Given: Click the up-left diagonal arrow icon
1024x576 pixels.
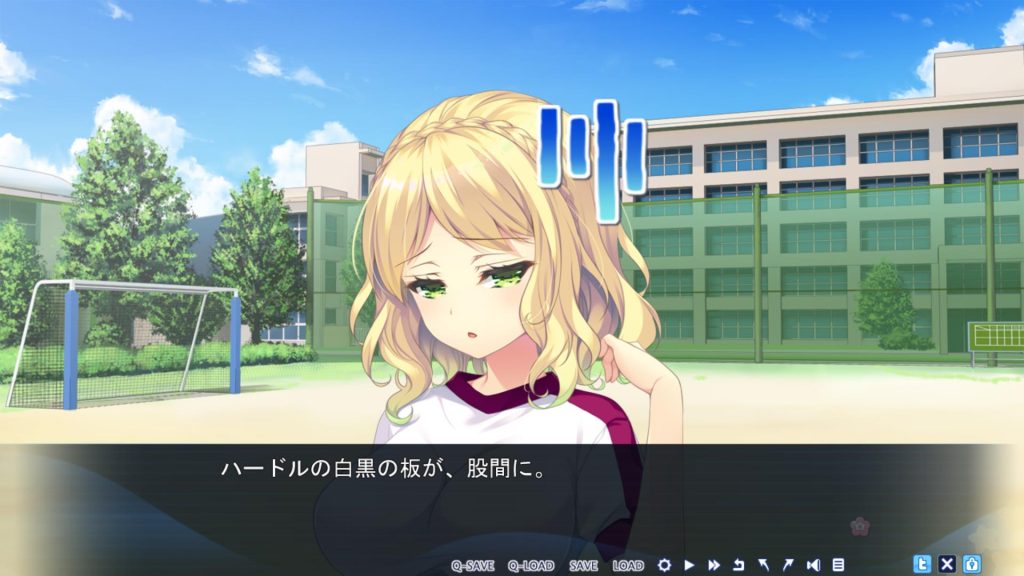Looking at the screenshot, I should click(764, 565).
